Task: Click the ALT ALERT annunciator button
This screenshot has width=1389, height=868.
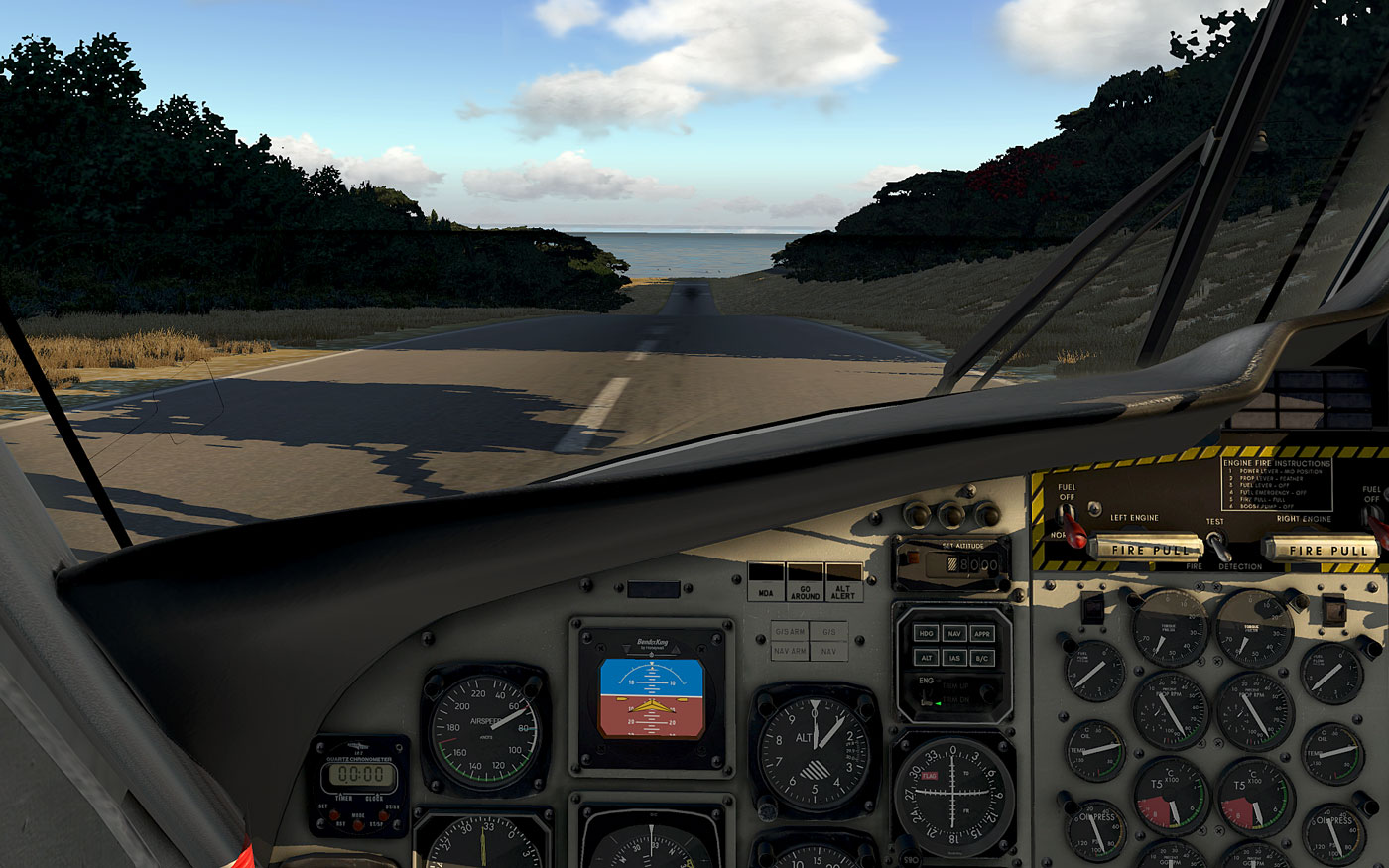Action: coord(844,583)
